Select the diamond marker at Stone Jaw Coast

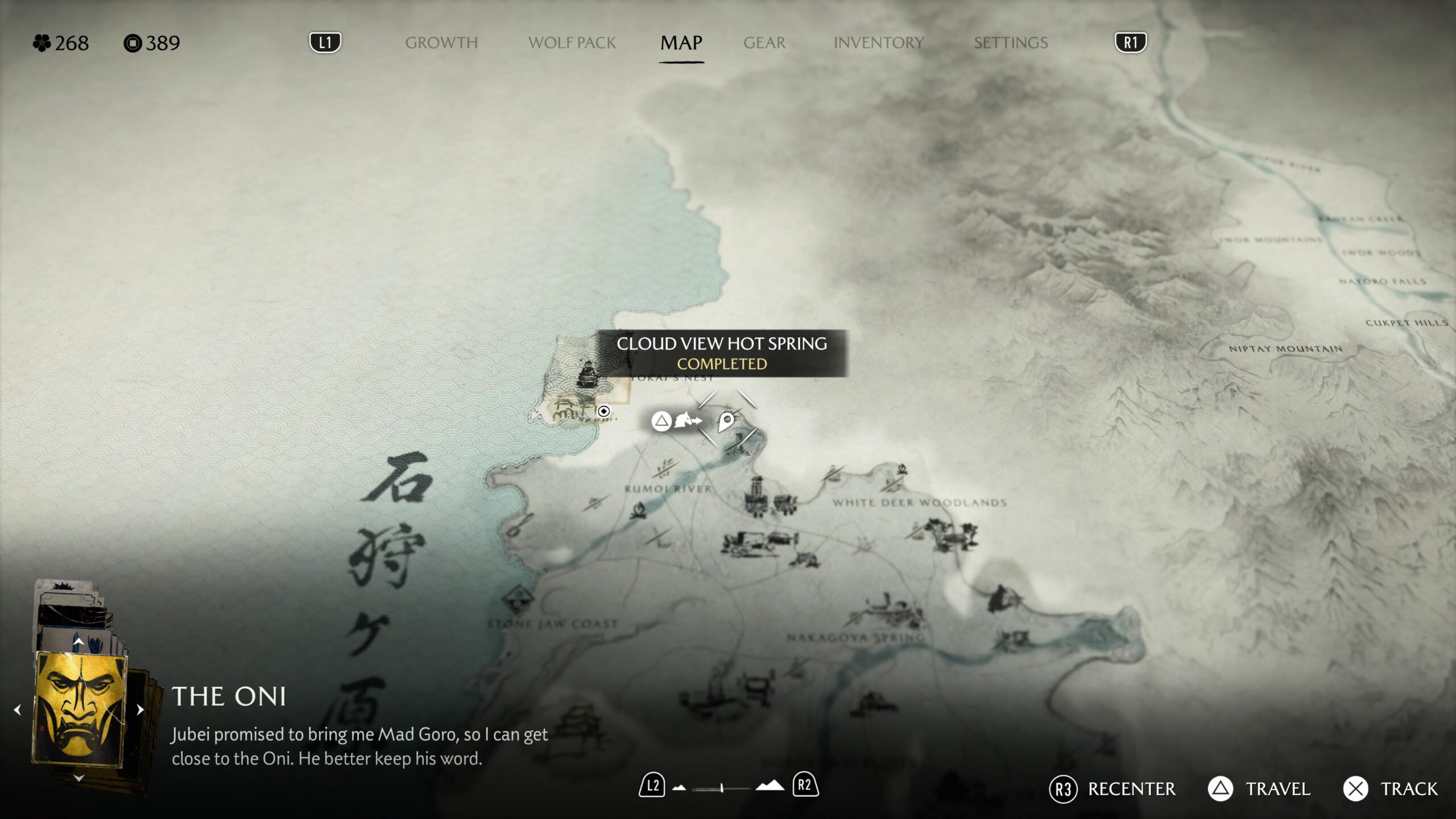518,599
